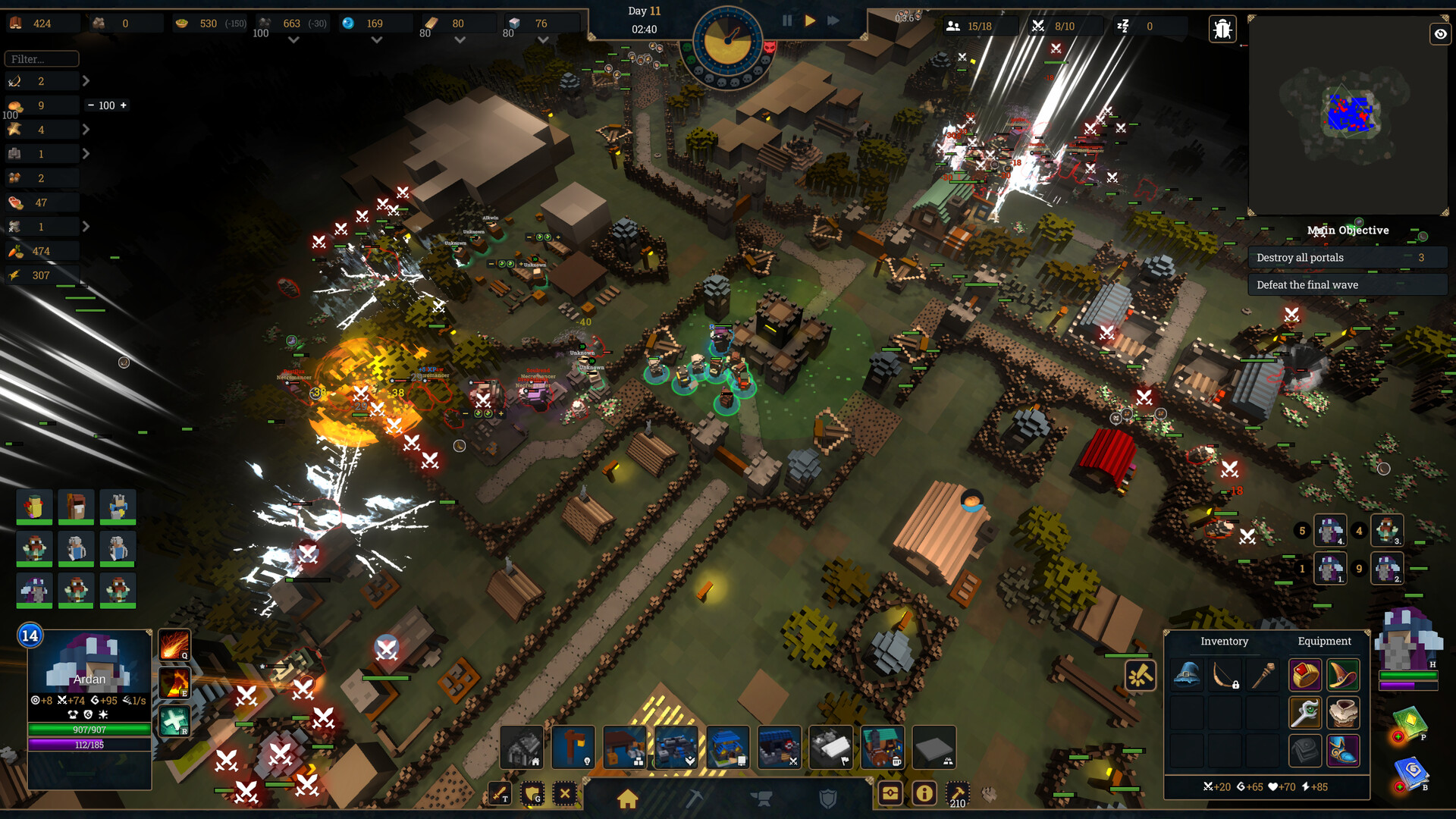Open the anvil crafting build category

pyautogui.click(x=764, y=798)
